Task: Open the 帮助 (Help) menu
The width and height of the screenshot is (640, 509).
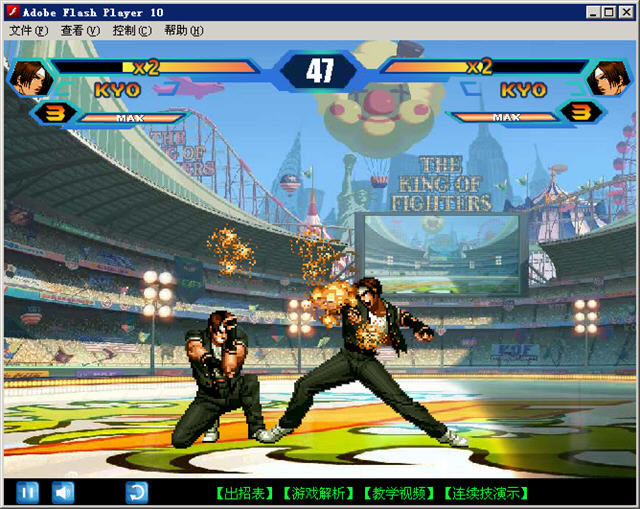Action: click(183, 30)
